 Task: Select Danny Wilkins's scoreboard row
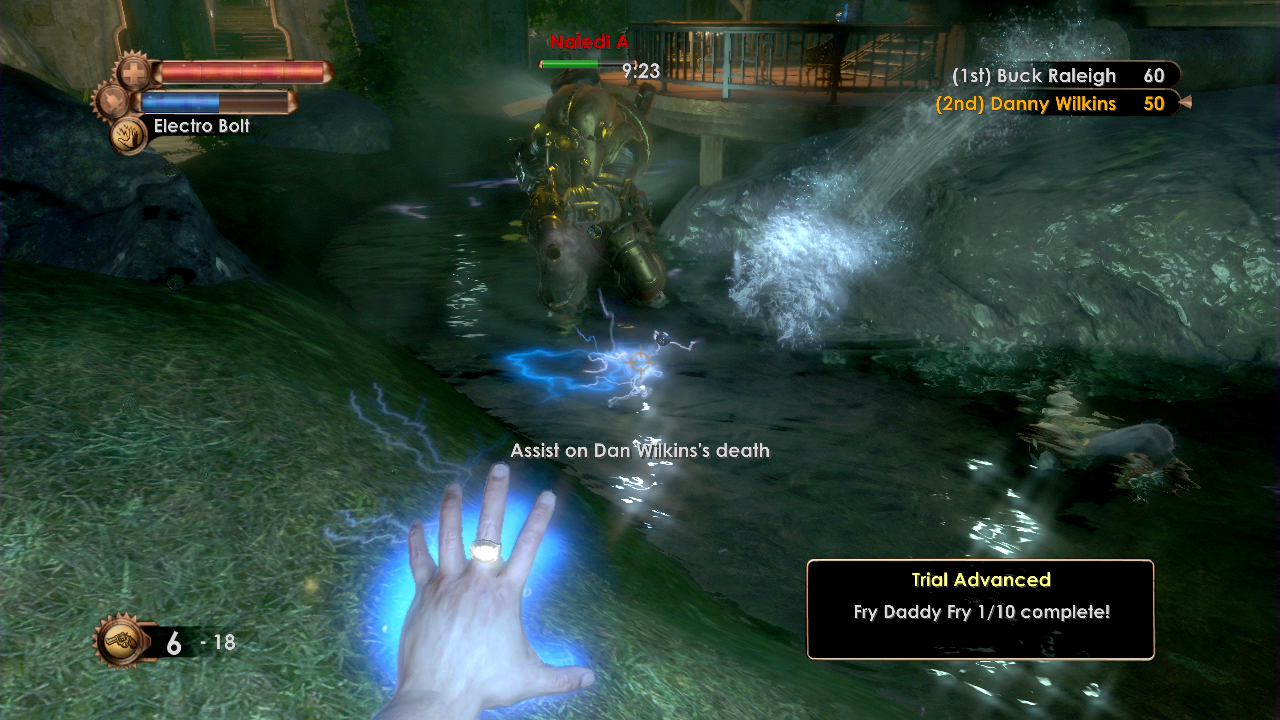click(x=1050, y=104)
